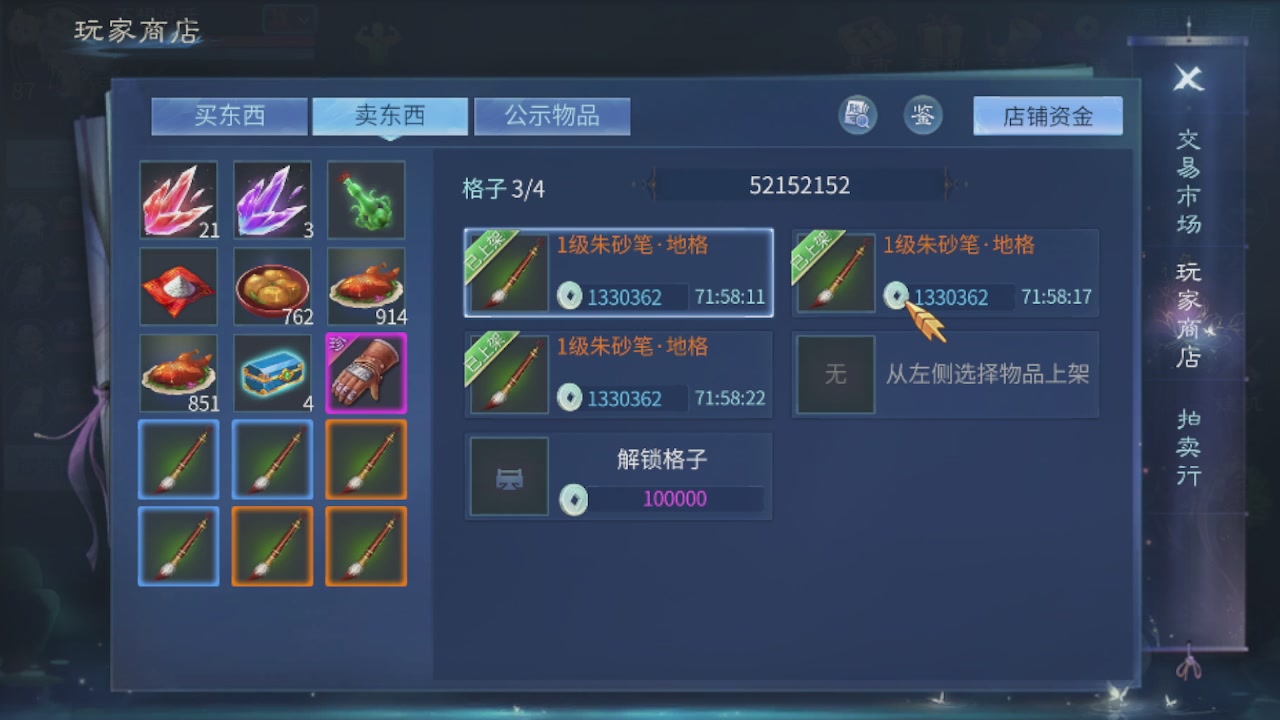Select the soup bowl item showing 762

272,285
